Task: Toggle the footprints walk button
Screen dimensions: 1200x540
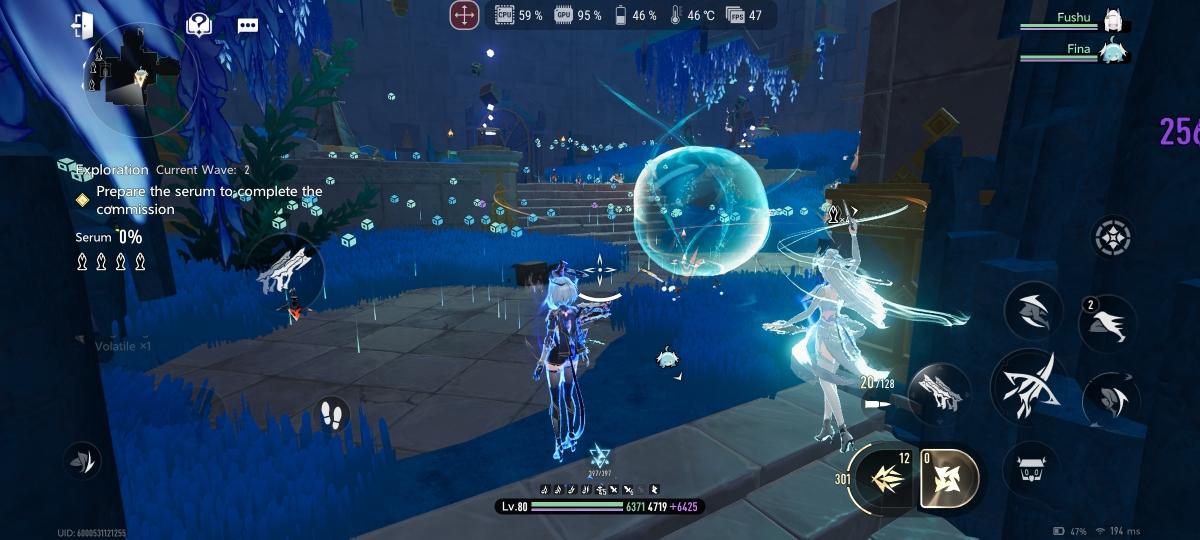Action: click(x=332, y=414)
